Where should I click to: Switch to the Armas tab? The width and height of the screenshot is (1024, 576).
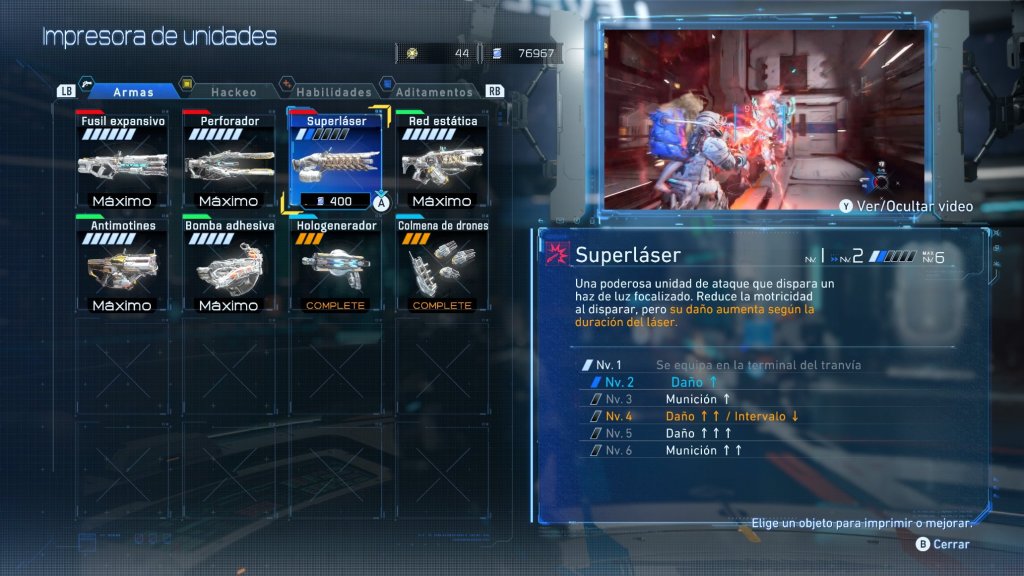click(x=132, y=92)
